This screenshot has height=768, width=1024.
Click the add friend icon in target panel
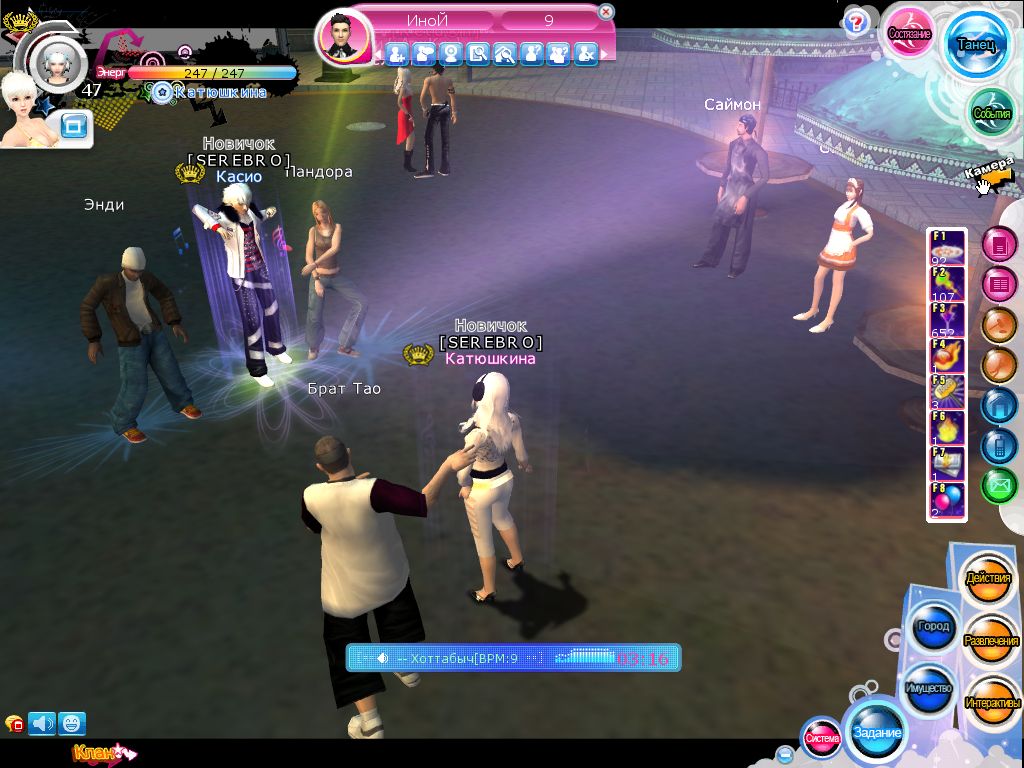[397, 53]
